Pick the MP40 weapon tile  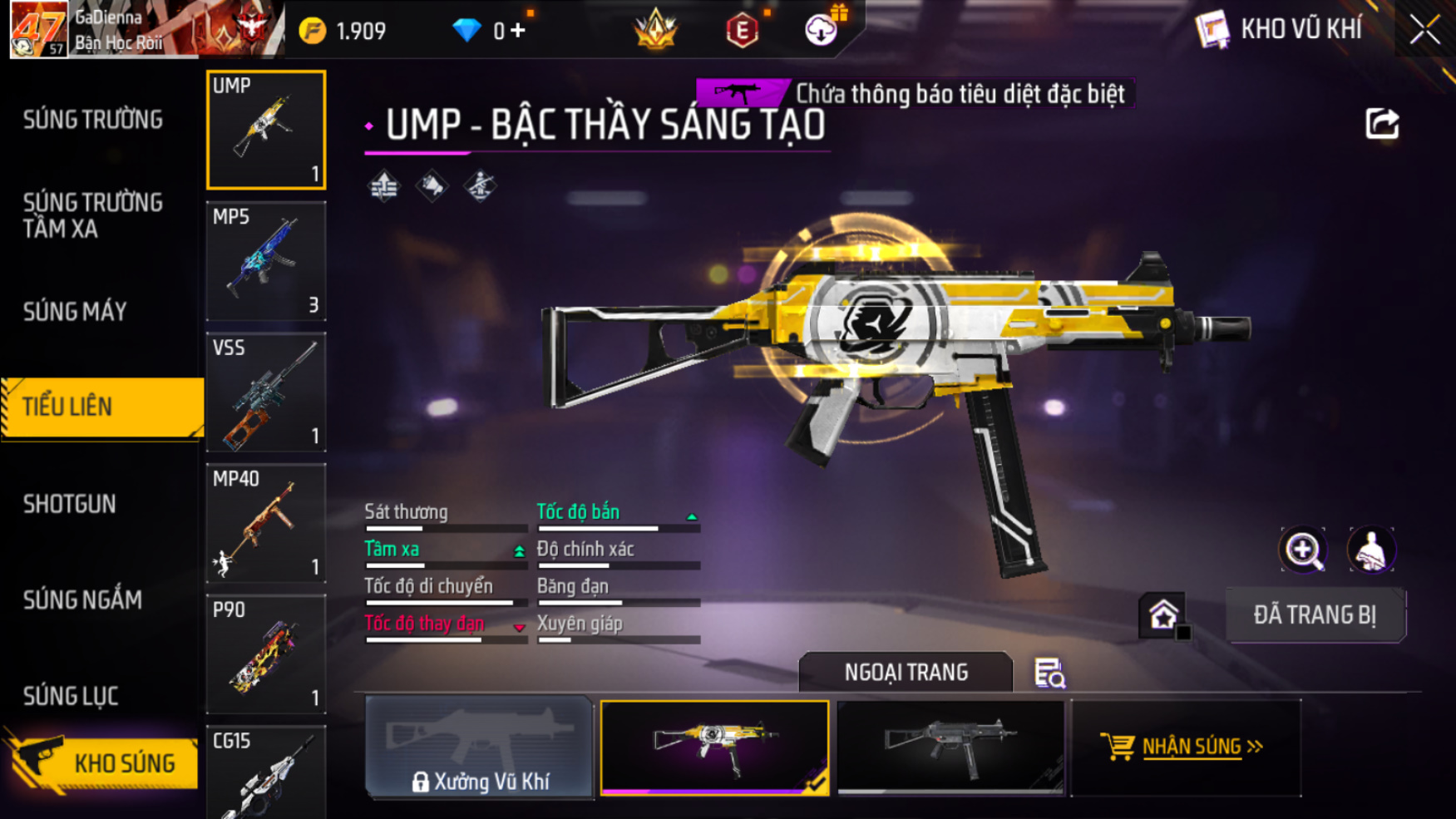[x=266, y=523]
